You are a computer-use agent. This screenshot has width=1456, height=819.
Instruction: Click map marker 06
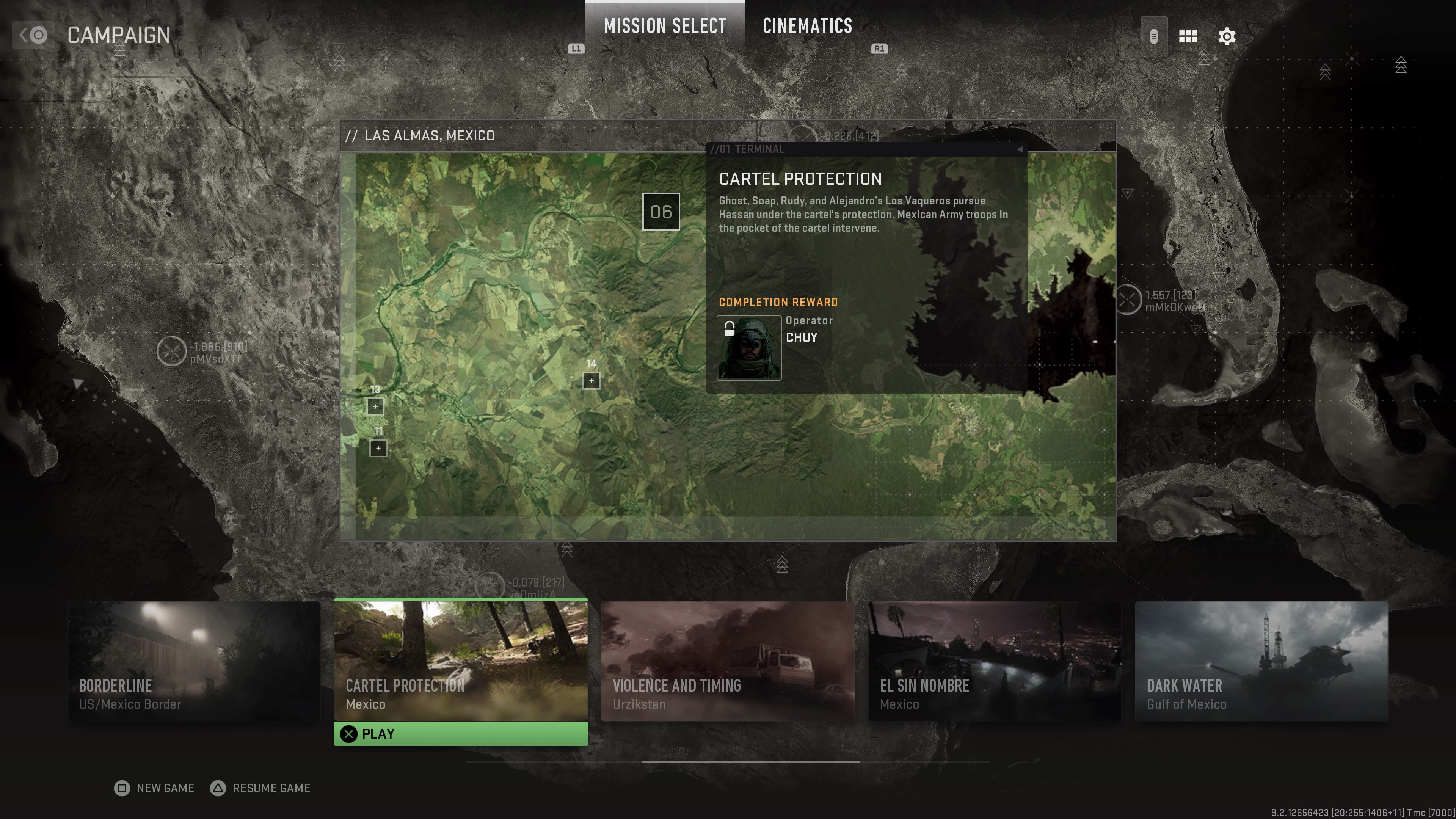tap(661, 212)
